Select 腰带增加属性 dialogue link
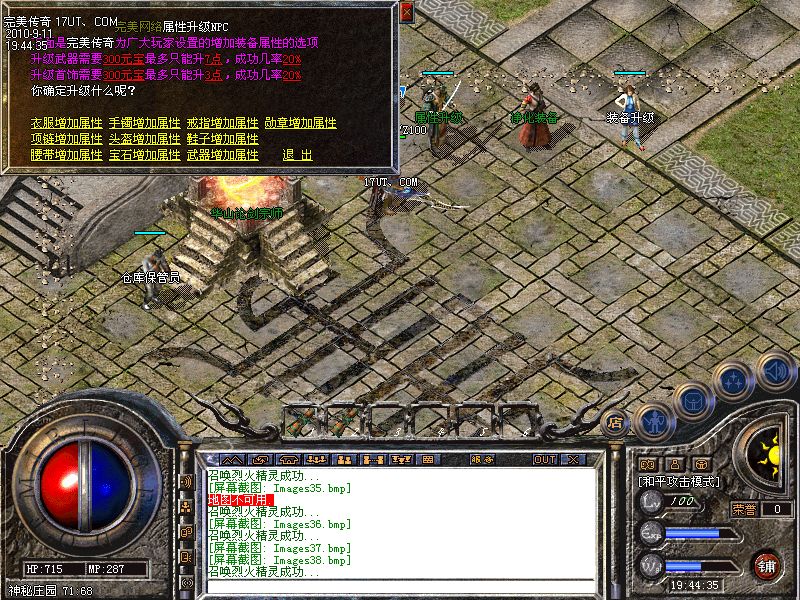 67,155
